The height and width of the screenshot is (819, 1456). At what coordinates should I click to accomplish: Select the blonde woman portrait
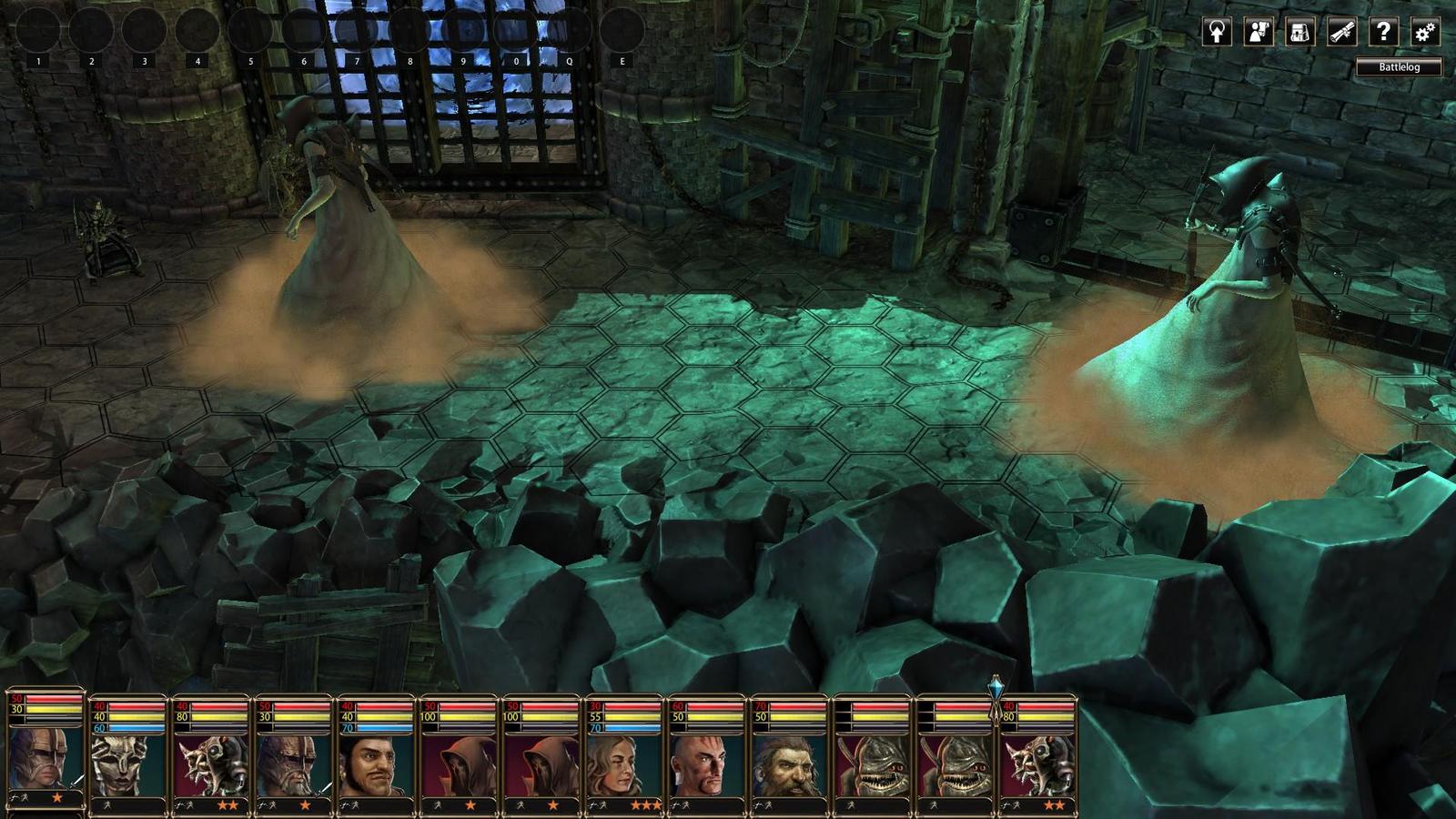pyautogui.click(x=622, y=764)
